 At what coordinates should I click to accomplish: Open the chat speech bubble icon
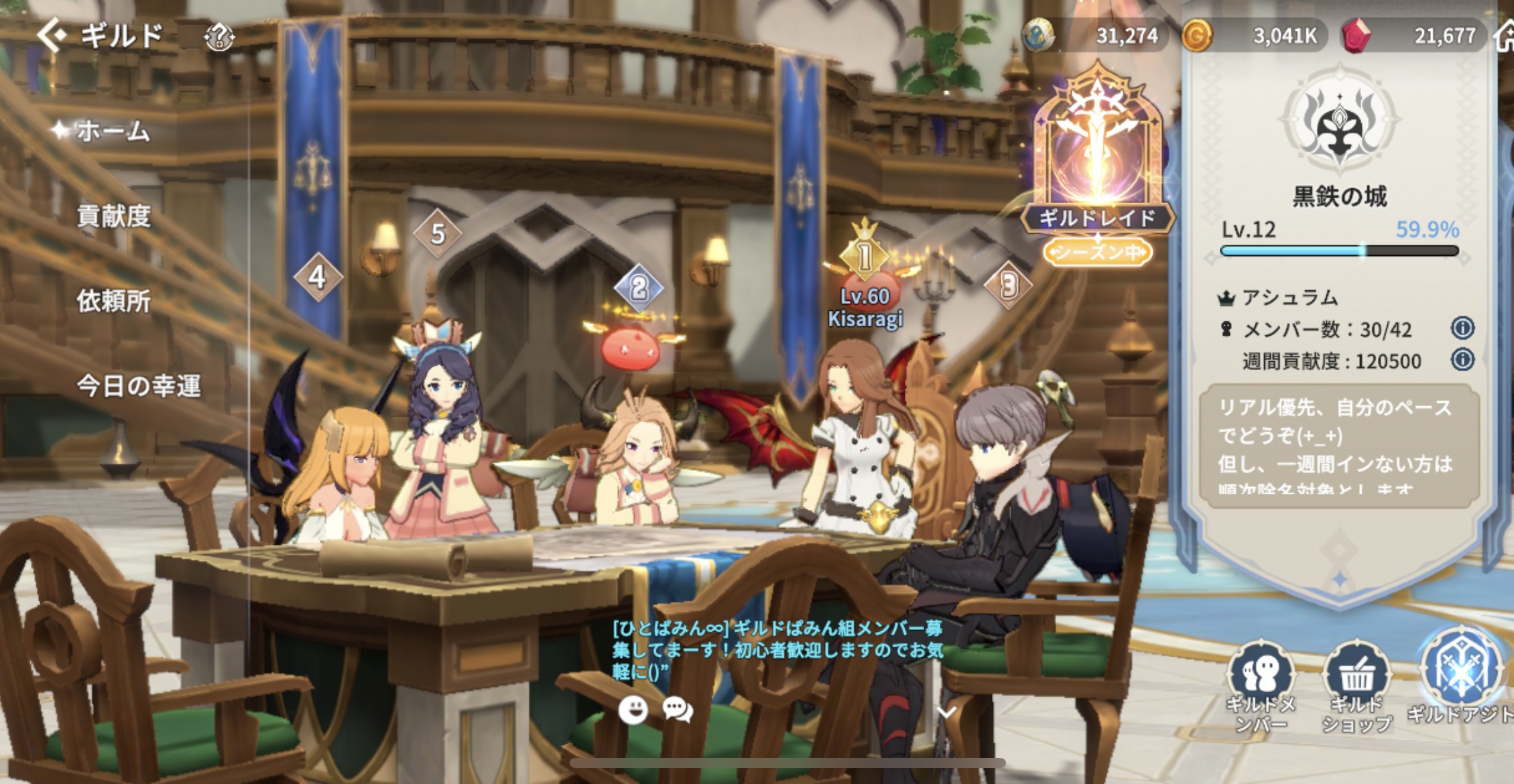coord(678,710)
